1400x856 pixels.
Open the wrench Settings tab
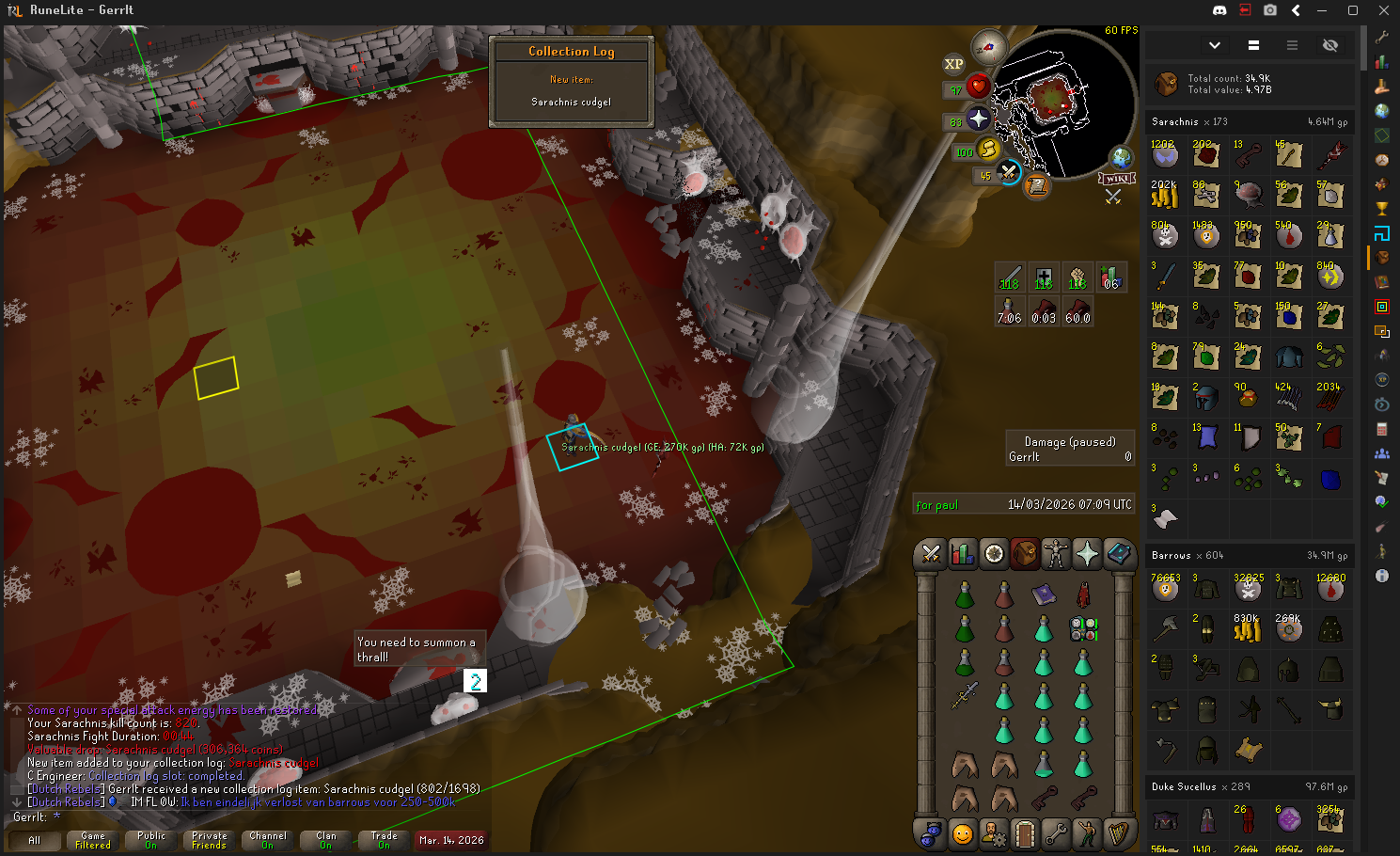click(x=1056, y=833)
